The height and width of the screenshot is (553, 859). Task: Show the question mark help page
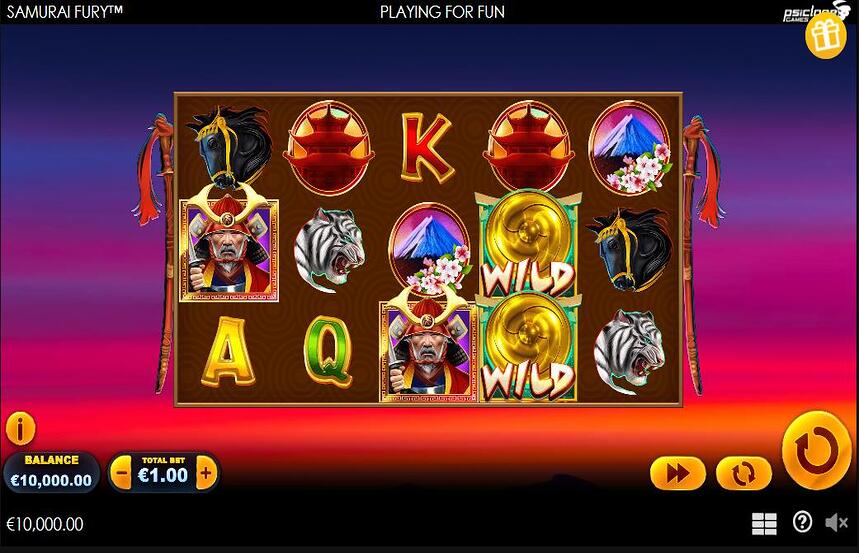point(802,522)
